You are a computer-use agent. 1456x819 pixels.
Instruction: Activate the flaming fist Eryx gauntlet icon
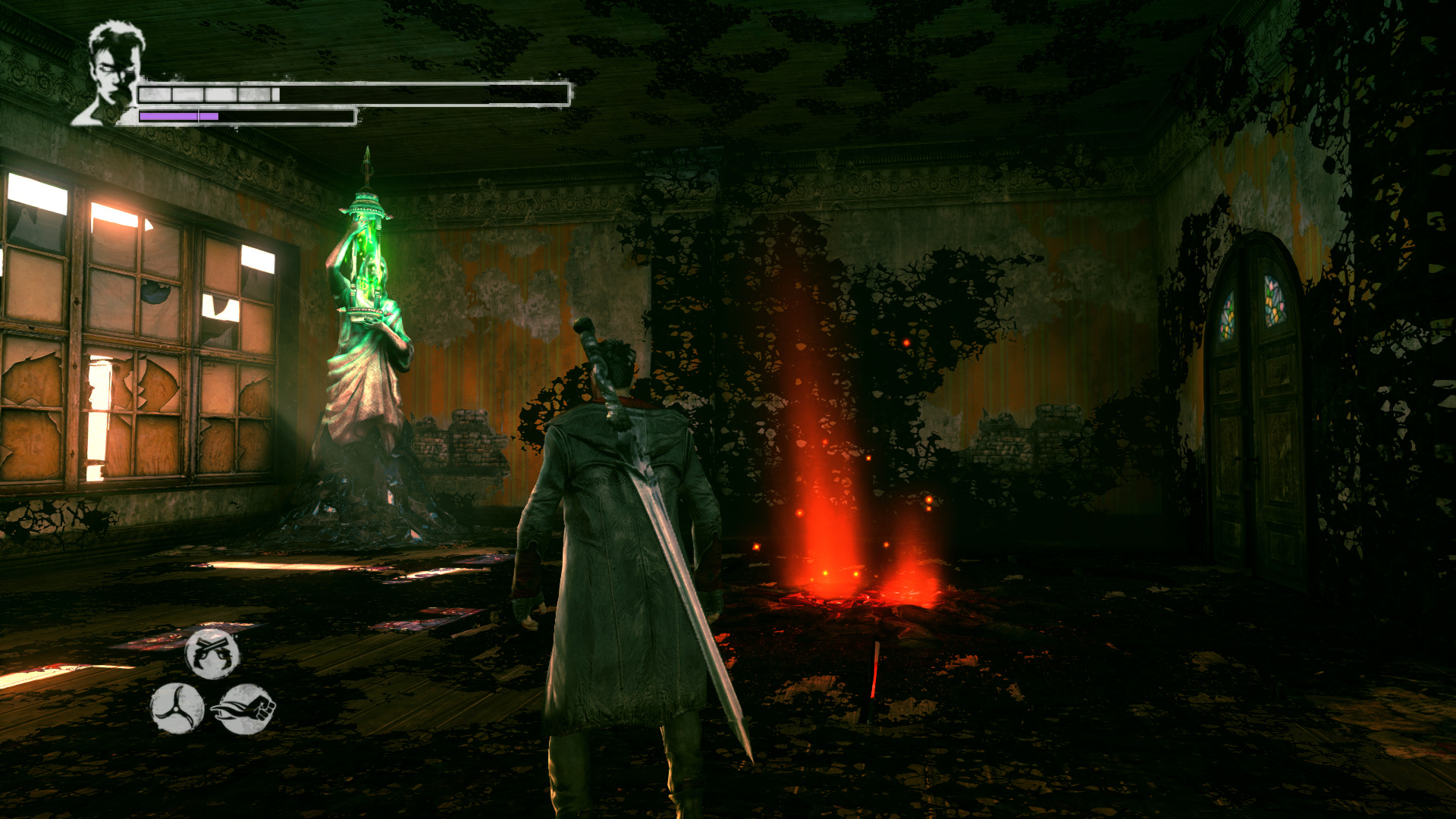(x=245, y=709)
